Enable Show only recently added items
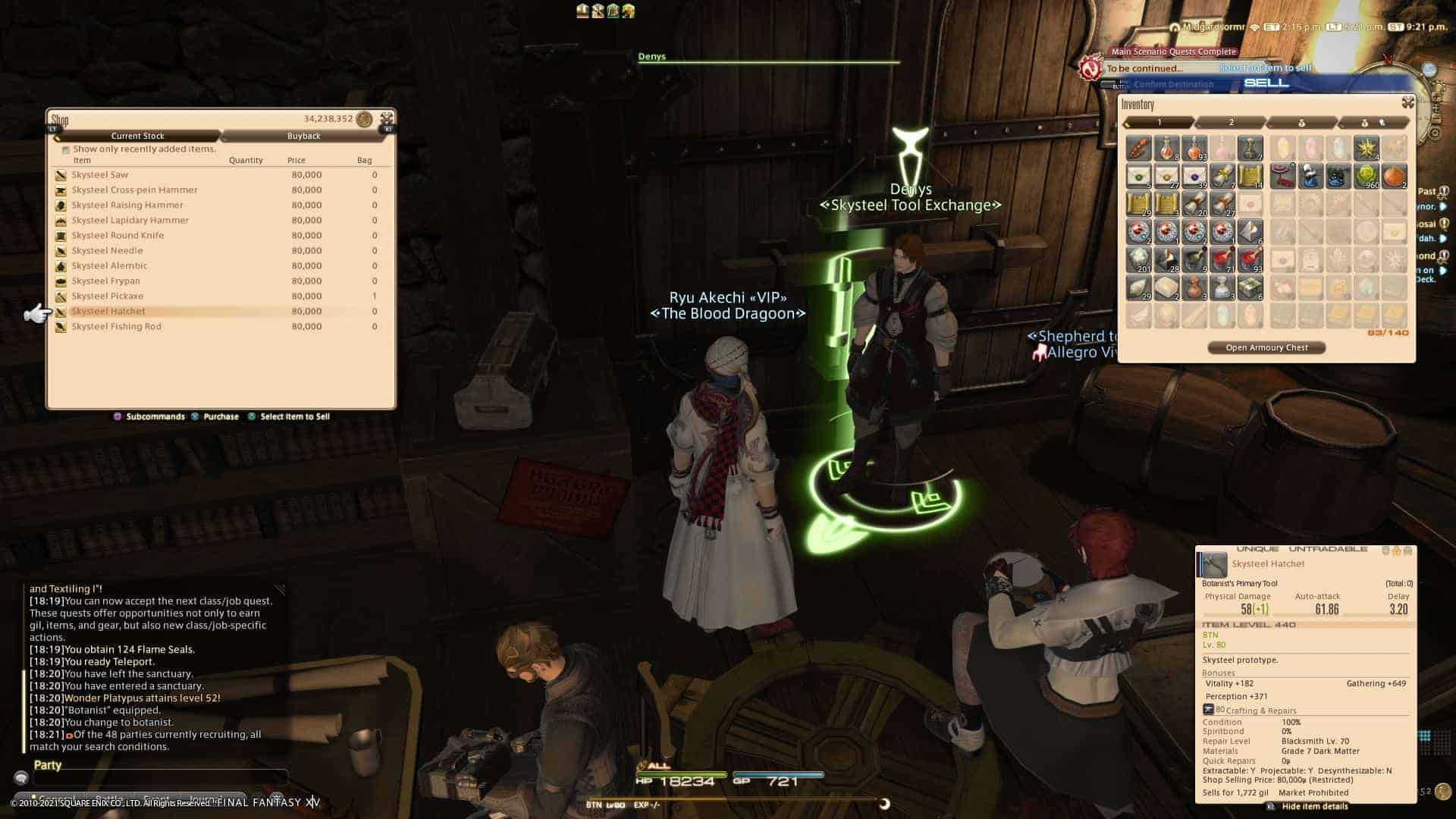 (65, 149)
